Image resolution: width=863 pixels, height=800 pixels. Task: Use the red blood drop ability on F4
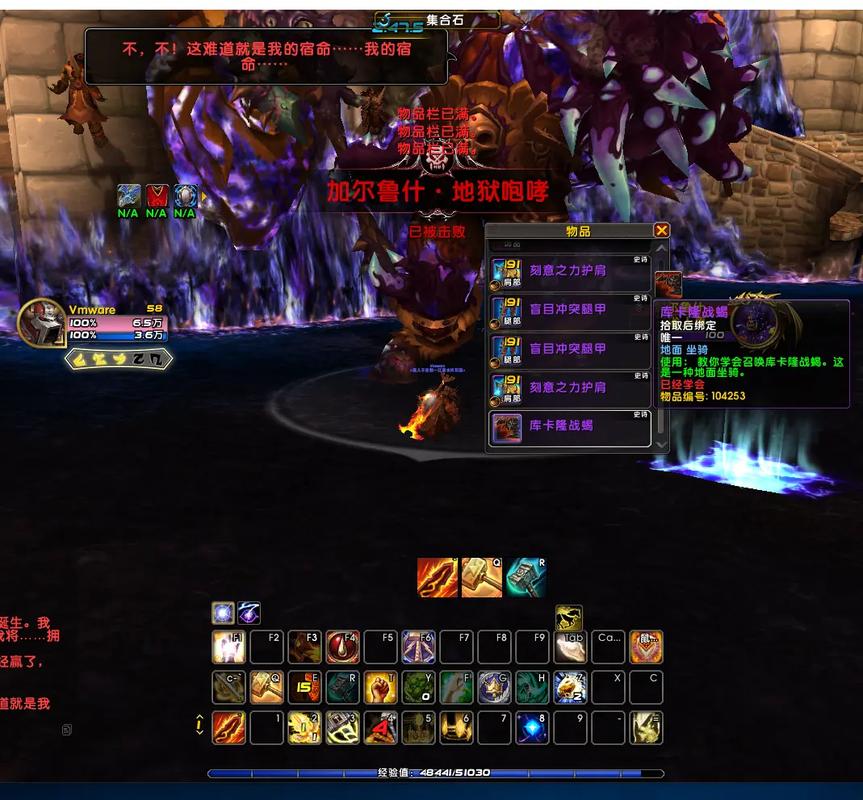click(x=343, y=647)
